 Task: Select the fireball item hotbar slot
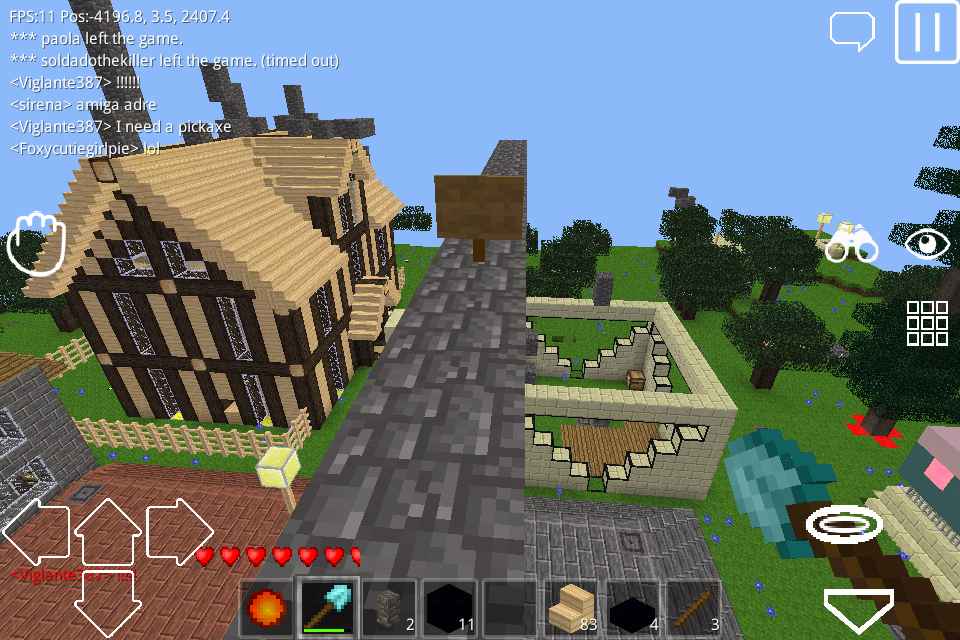coord(267,607)
